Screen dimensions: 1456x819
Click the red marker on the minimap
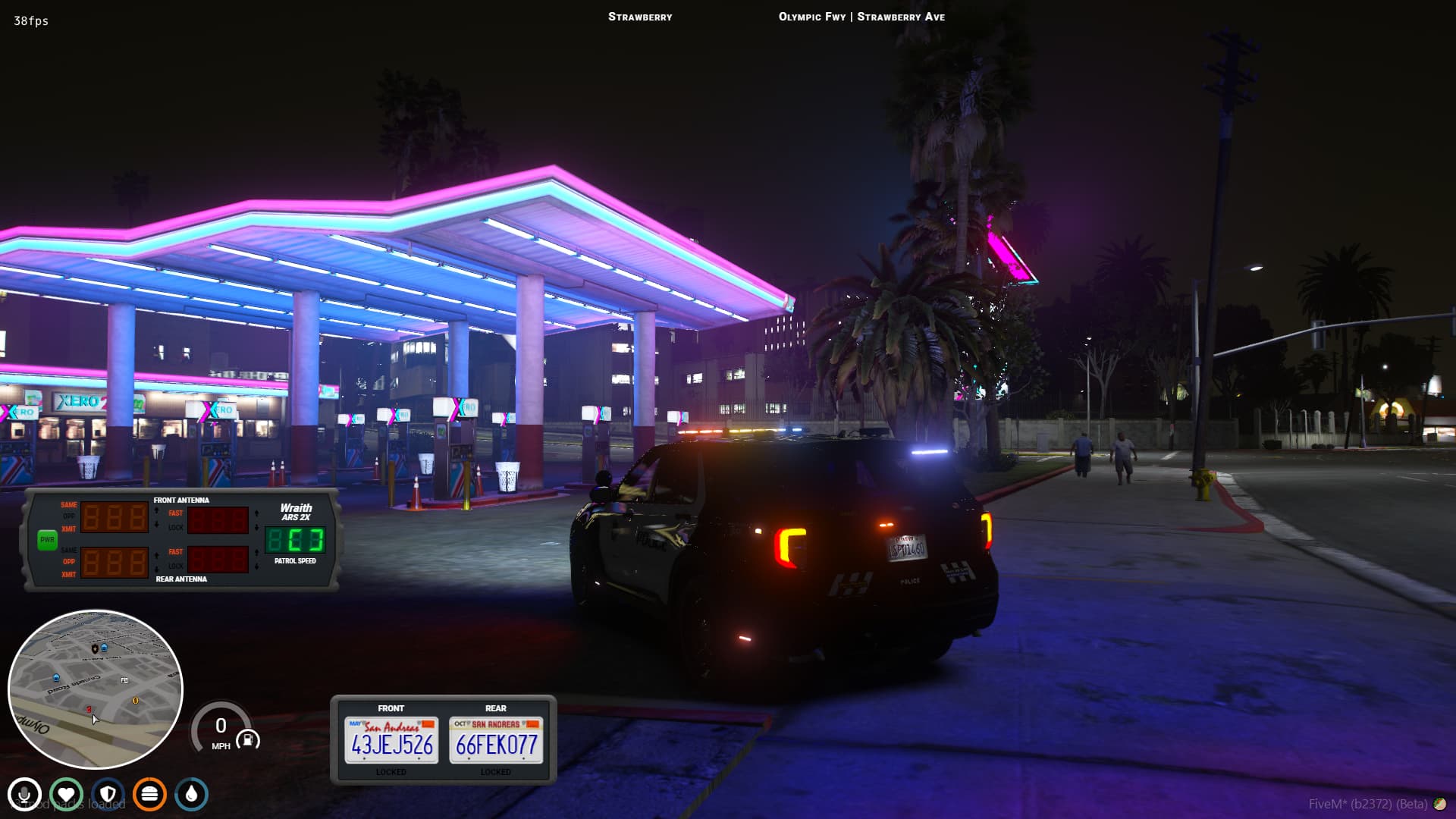89,710
